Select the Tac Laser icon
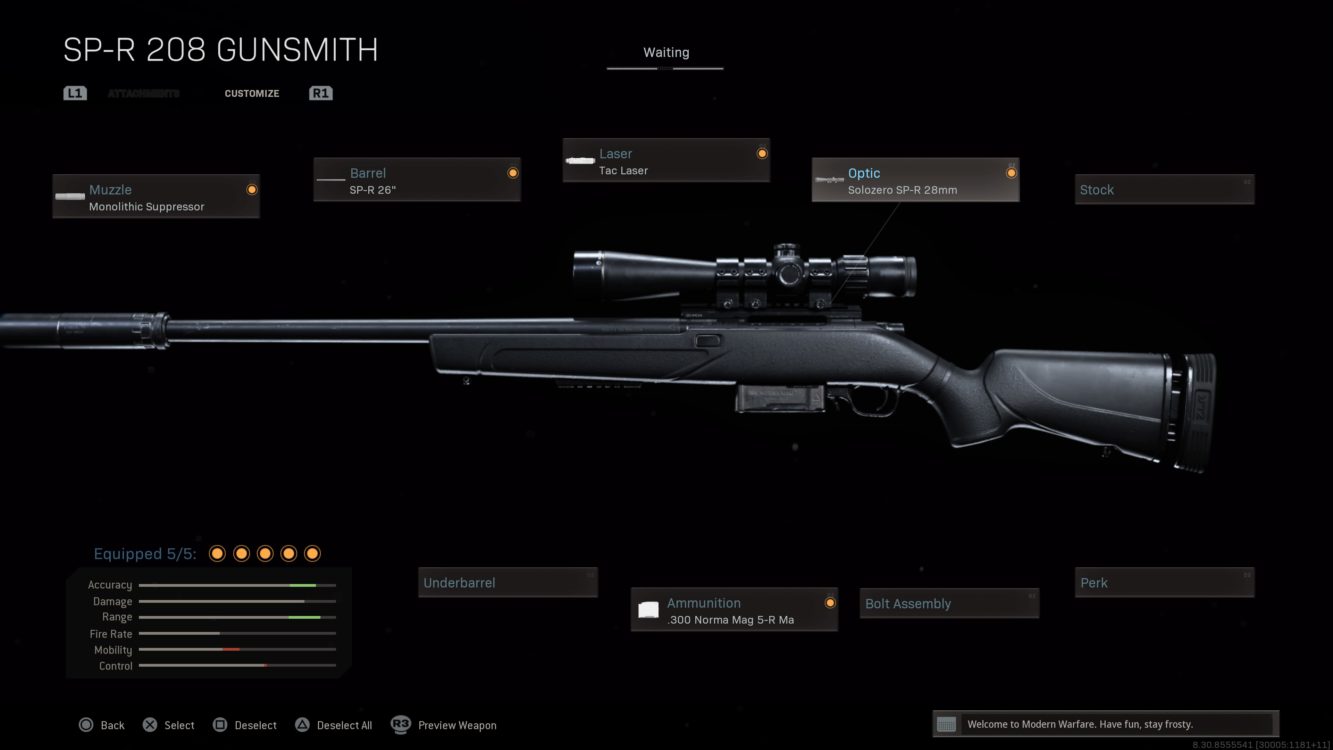The image size is (1333, 750). (x=579, y=160)
